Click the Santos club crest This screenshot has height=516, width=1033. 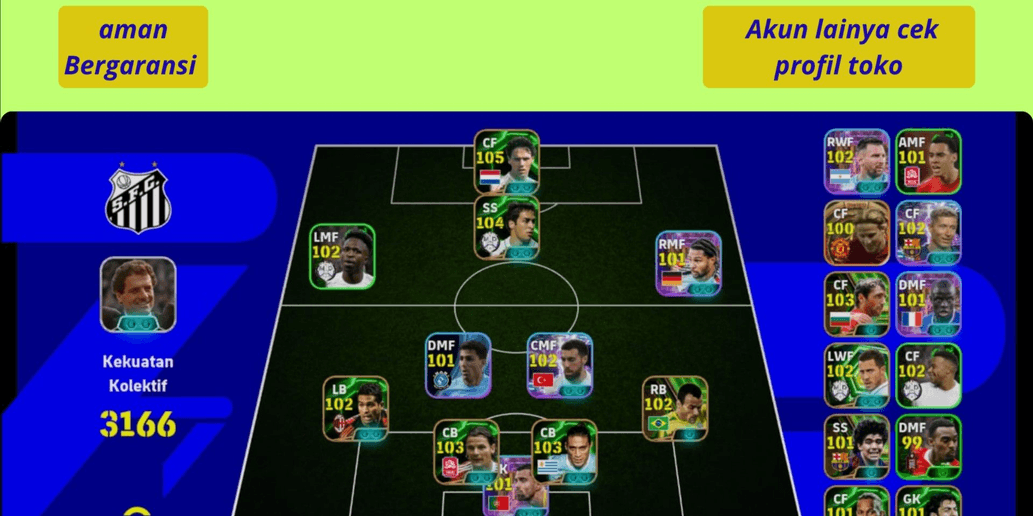click(x=138, y=201)
